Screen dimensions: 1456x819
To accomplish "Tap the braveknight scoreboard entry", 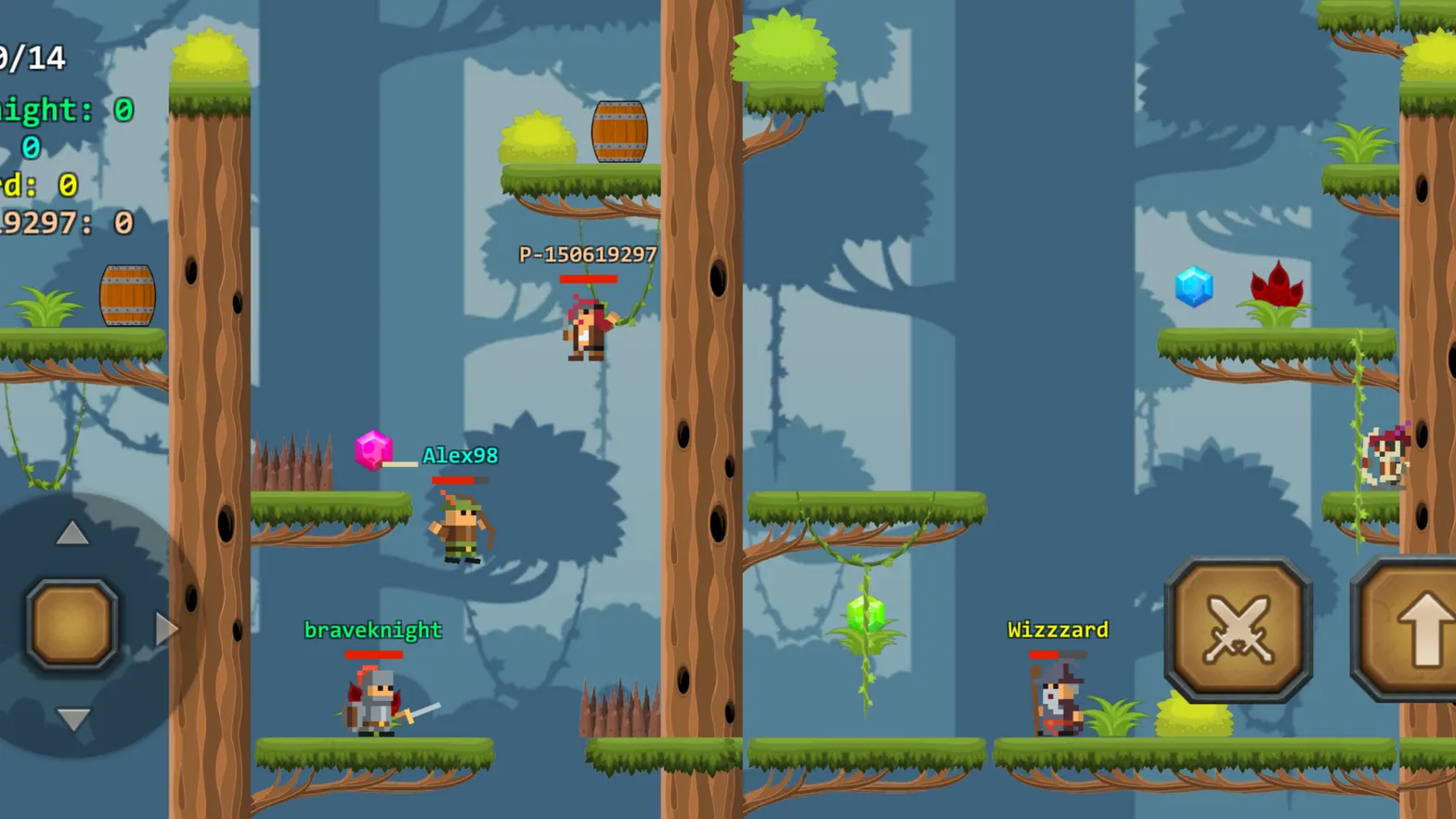I will click(56, 110).
